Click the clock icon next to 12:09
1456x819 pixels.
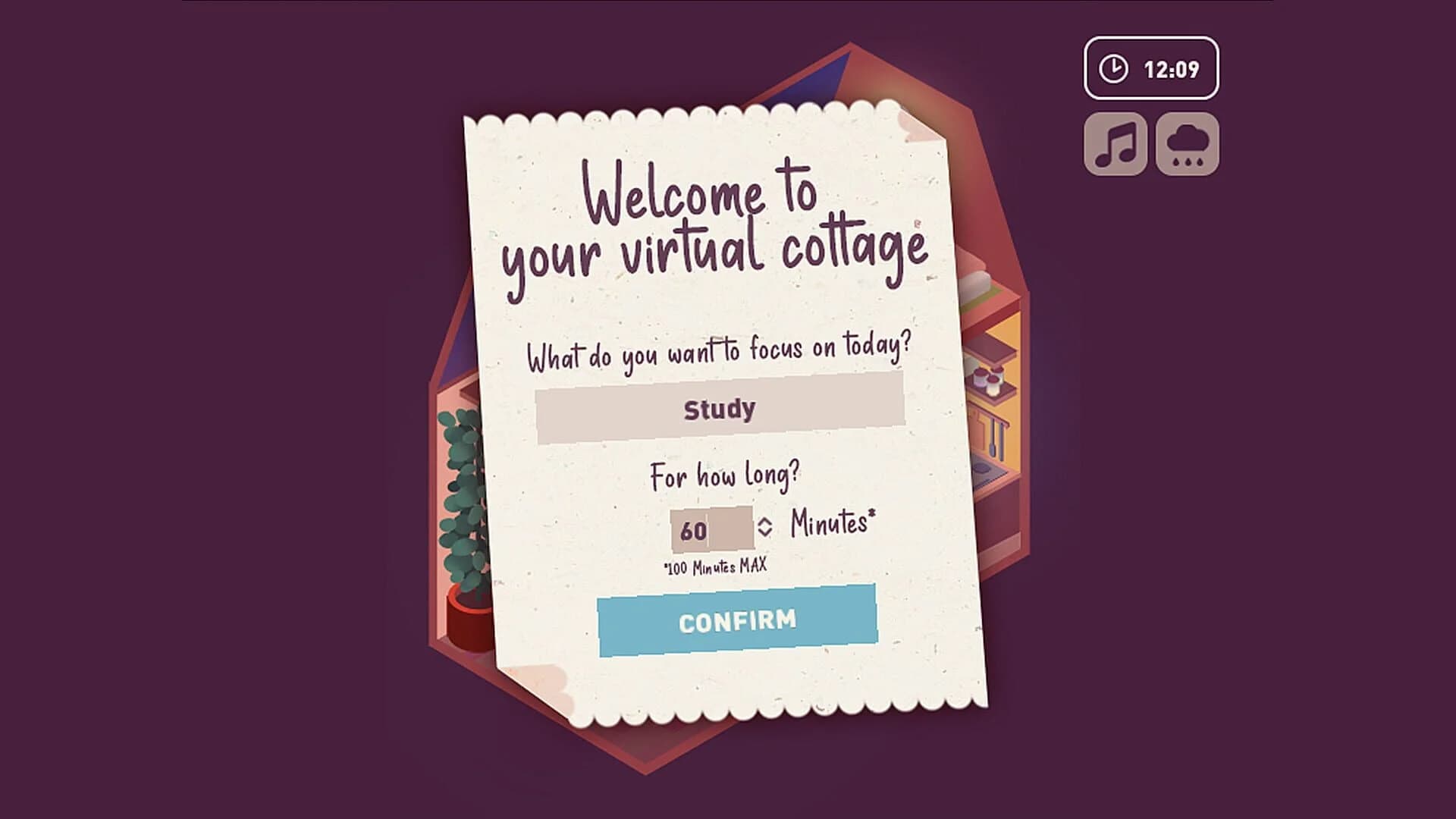[x=1112, y=67]
